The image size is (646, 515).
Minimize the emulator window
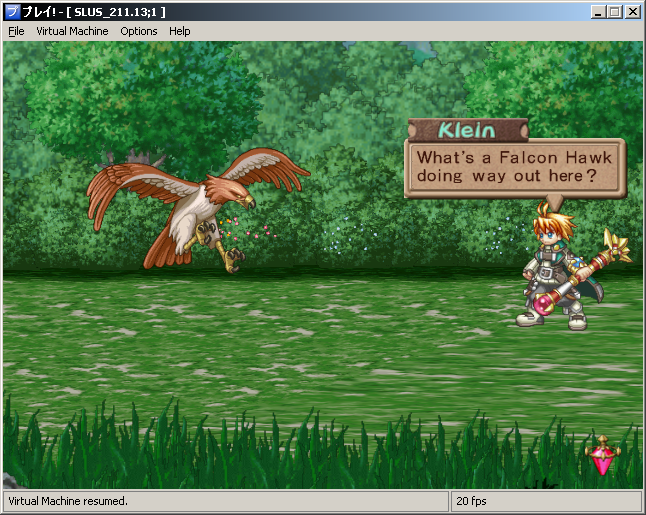[598, 12]
